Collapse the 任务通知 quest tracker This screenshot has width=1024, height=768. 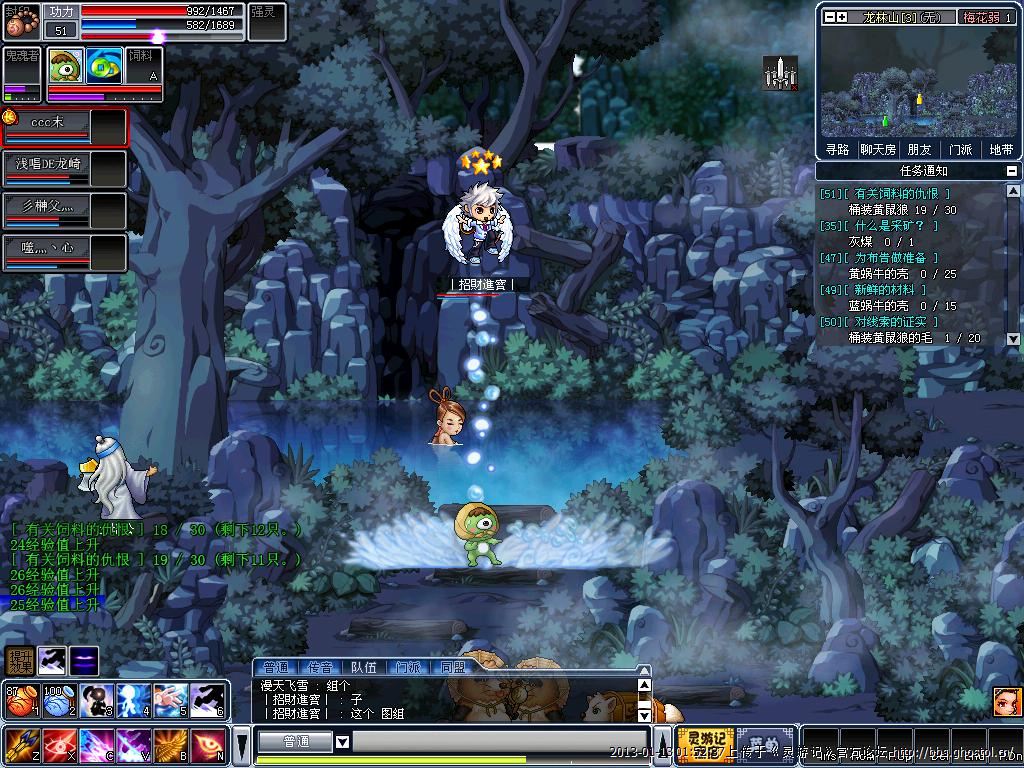(x=1012, y=171)
